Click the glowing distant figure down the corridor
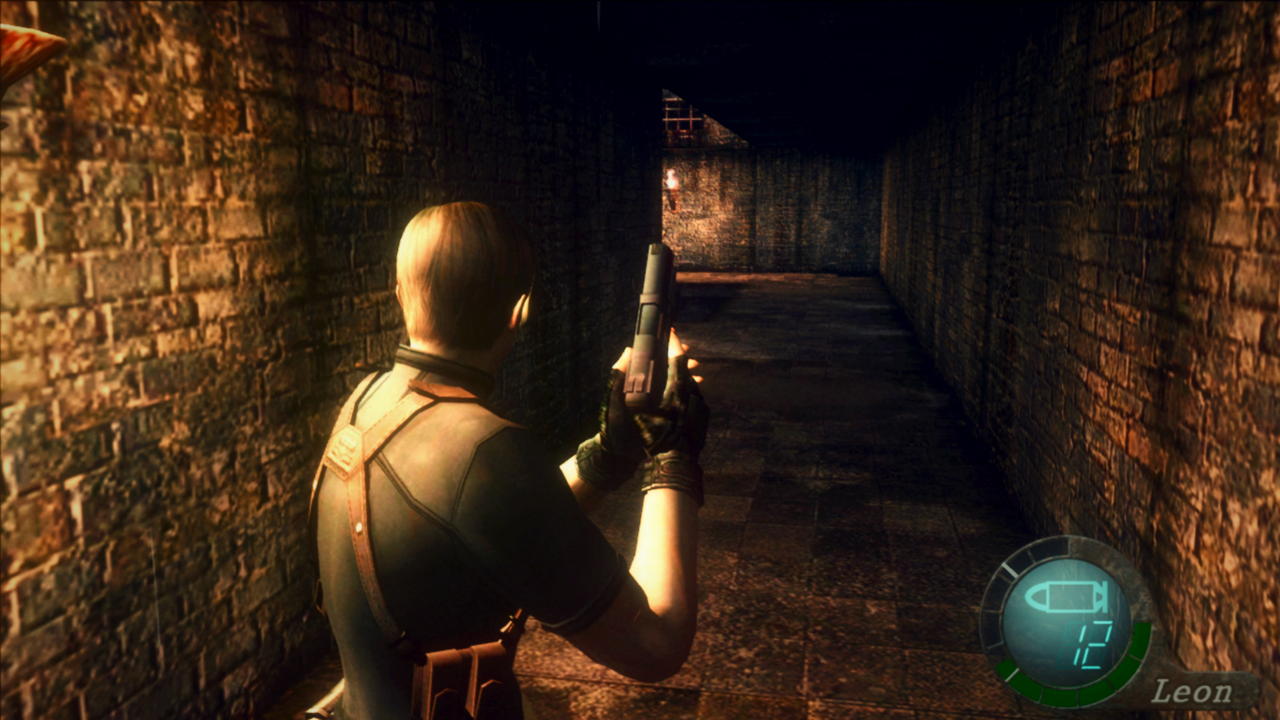Screen dimensions: 1280x720 tap(672, 180)
